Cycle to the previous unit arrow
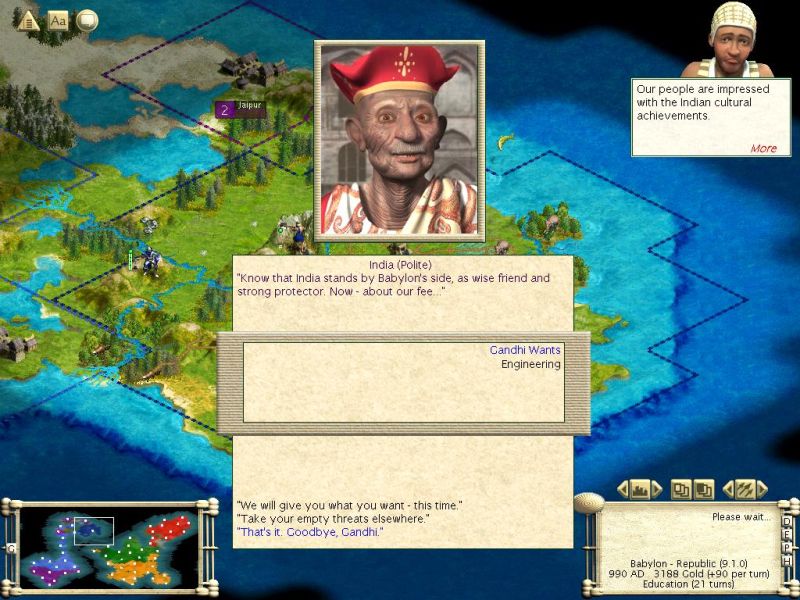The height and width of the screenshot is (600, 800). coord(728,490)
